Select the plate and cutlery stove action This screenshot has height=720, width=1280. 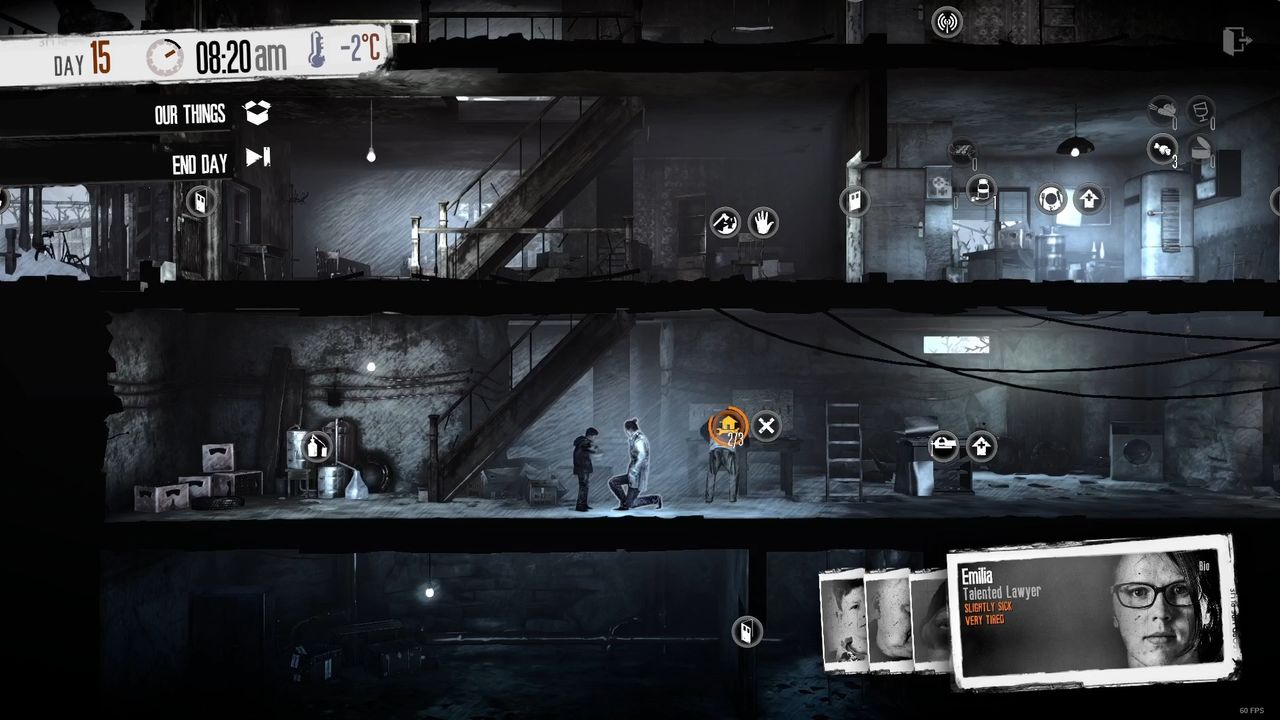[1050, 198]
